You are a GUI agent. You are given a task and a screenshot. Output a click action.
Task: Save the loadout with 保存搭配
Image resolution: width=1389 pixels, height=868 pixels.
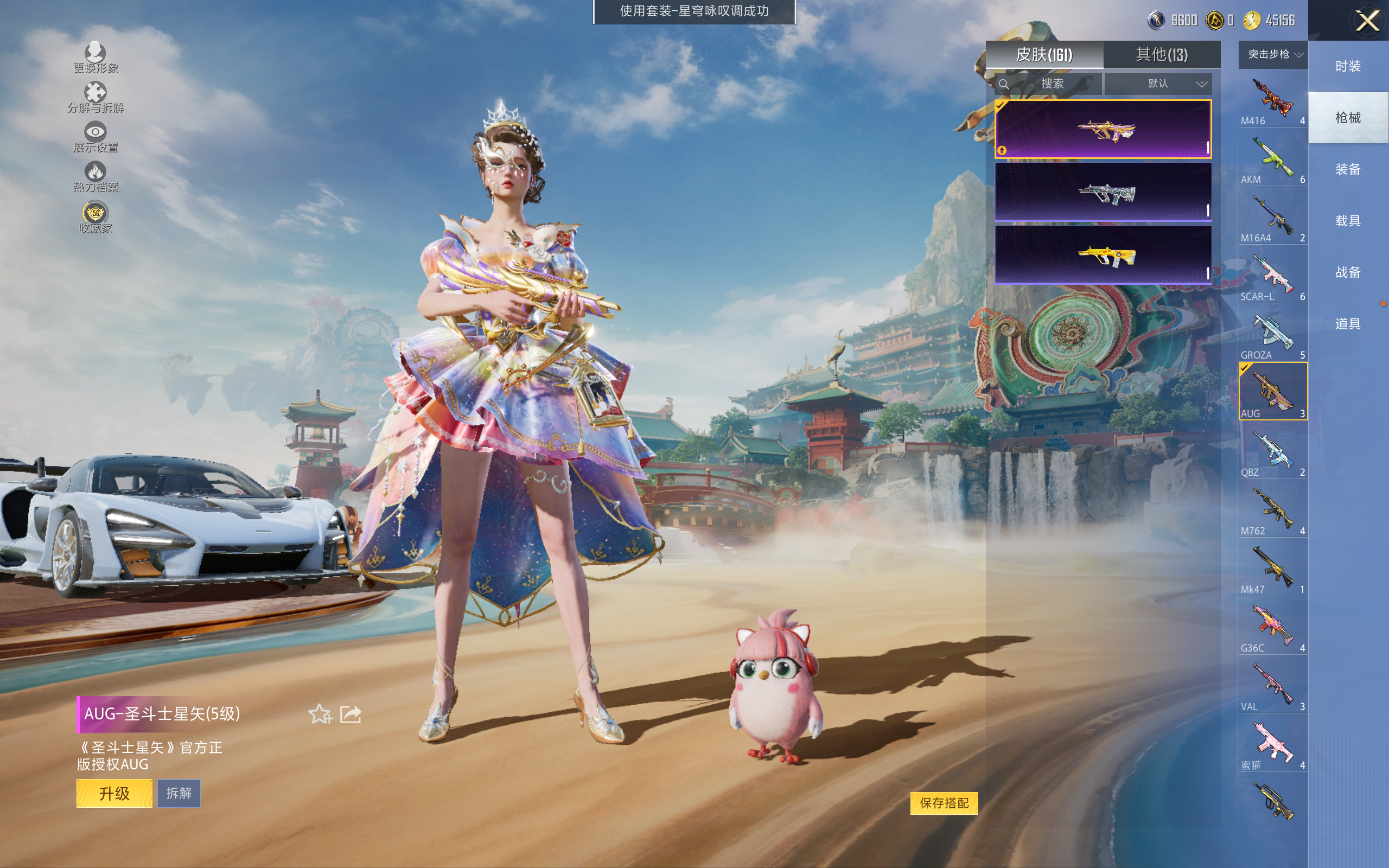coord(944,802)
